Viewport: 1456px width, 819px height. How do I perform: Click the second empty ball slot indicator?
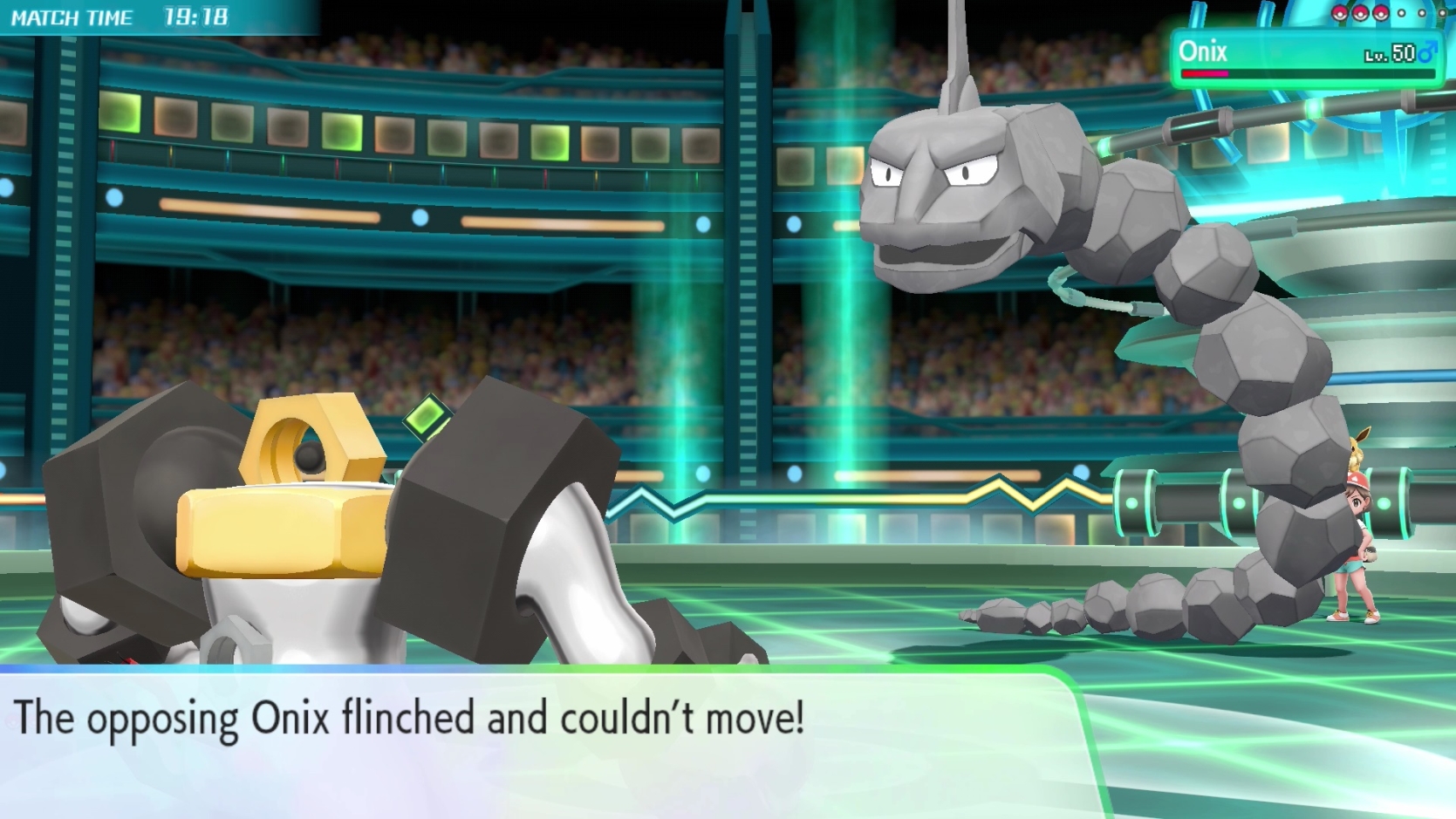tap(1422, 13)
